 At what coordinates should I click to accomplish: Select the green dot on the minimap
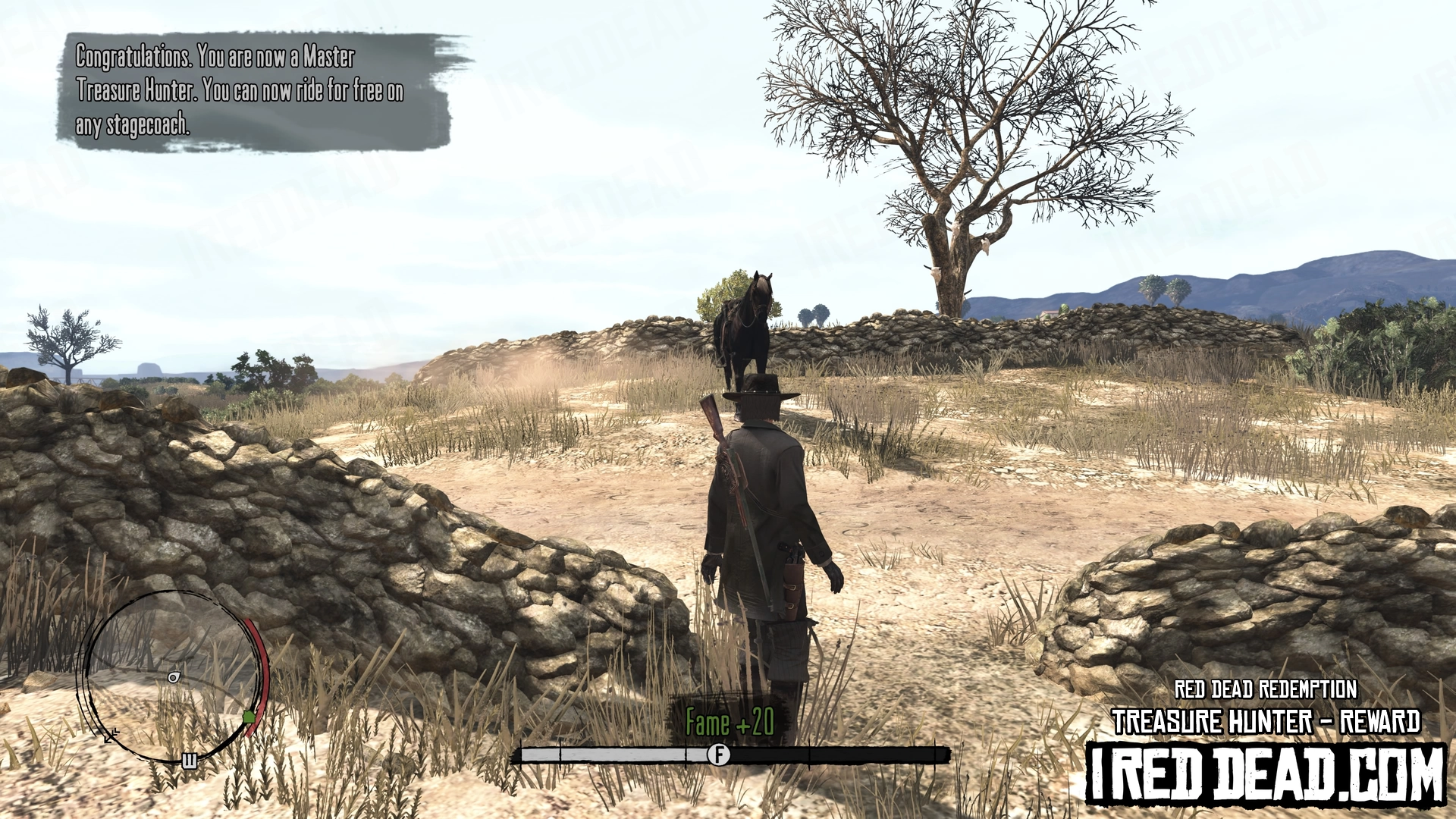[249, 717]
